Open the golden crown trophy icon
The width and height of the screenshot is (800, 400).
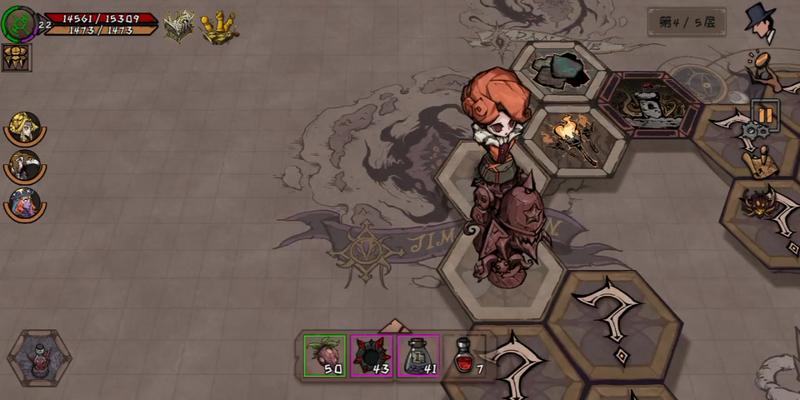tap(219, 27)
